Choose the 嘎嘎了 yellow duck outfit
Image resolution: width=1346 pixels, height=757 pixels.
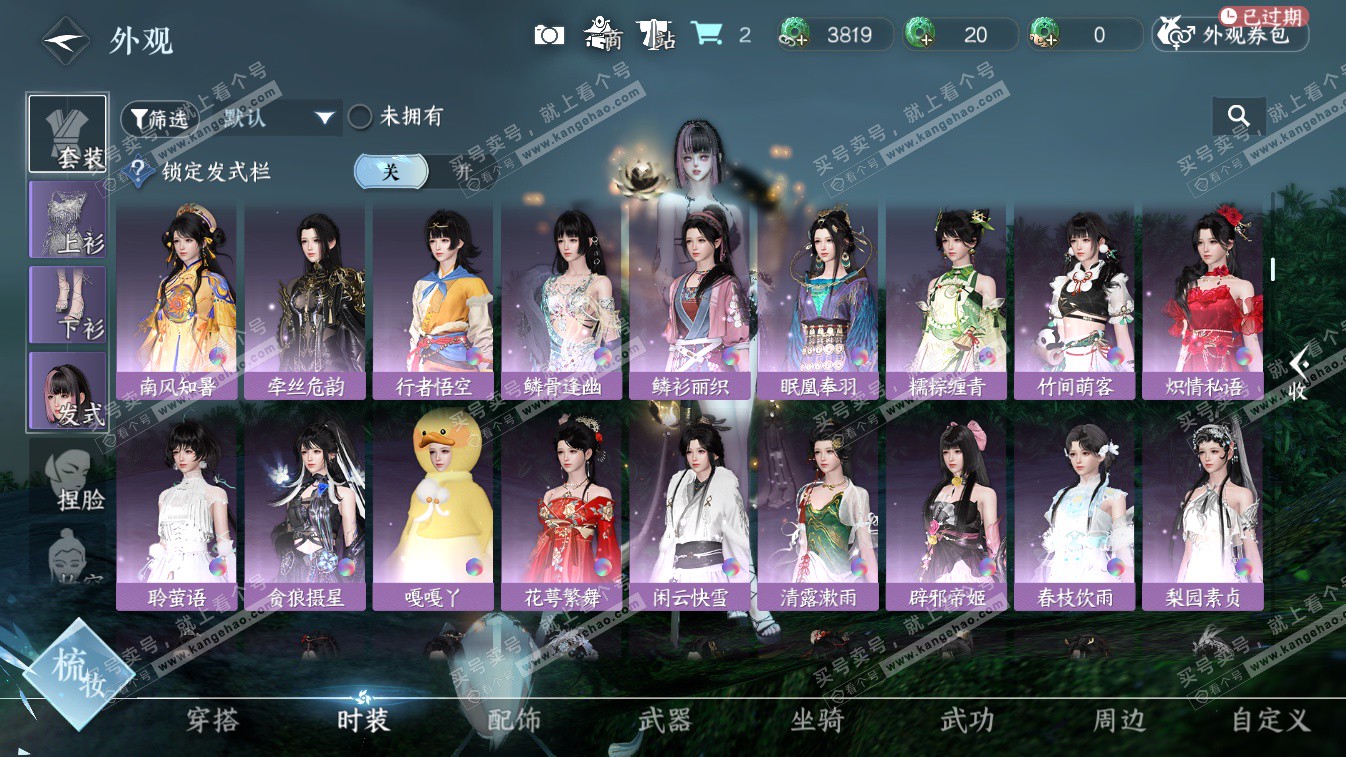[x=433, y=512]
